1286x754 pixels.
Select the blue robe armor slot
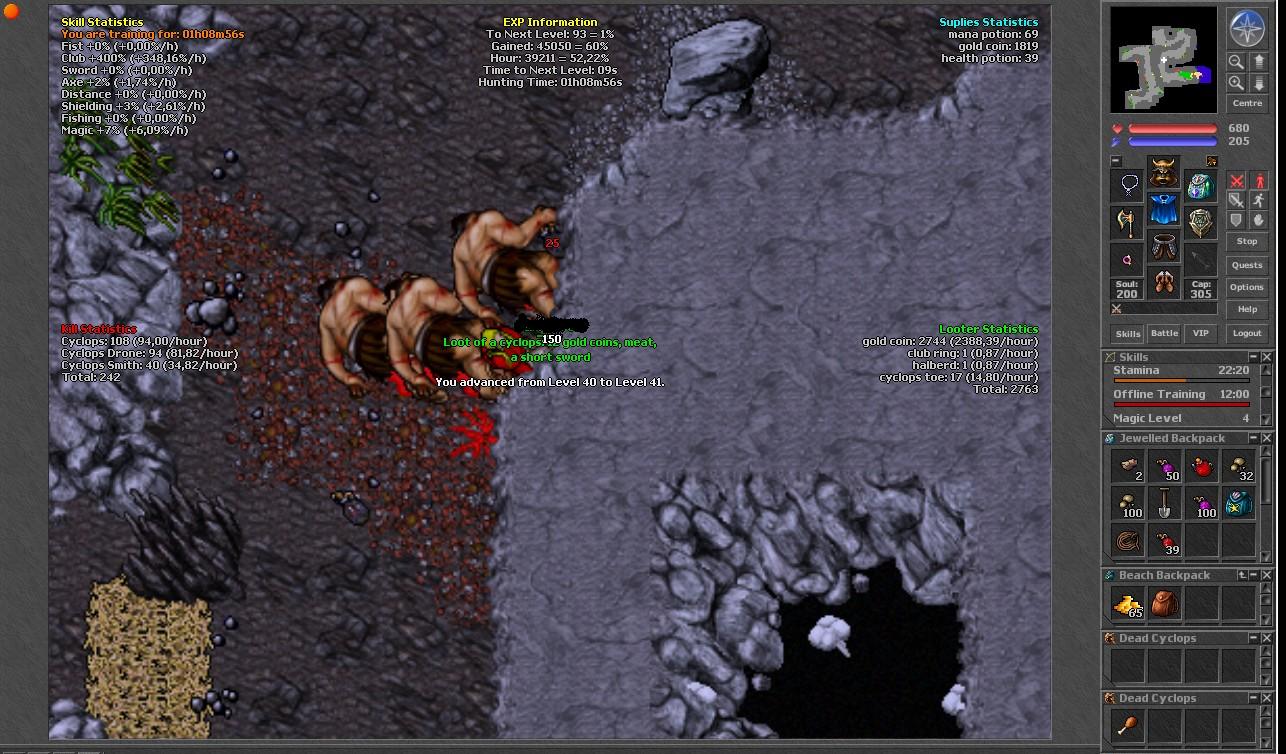(x=1163, y=210)
